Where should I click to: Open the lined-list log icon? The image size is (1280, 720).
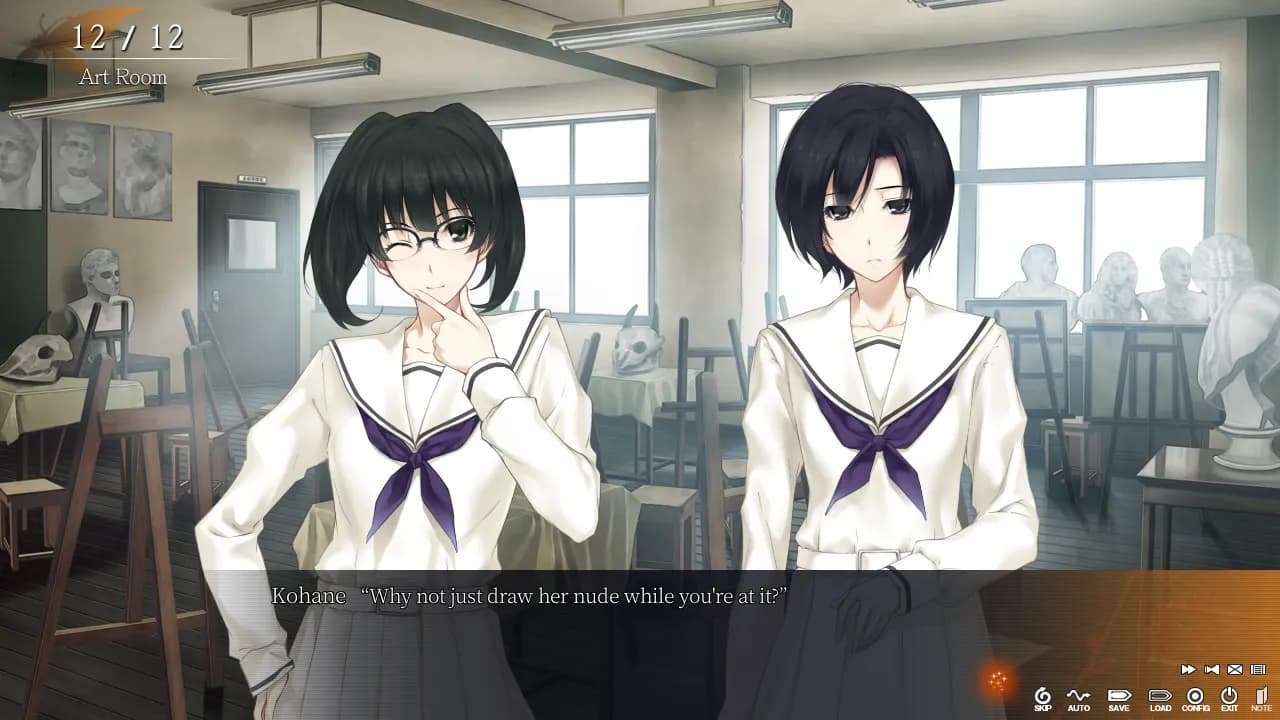point(1258,669)
